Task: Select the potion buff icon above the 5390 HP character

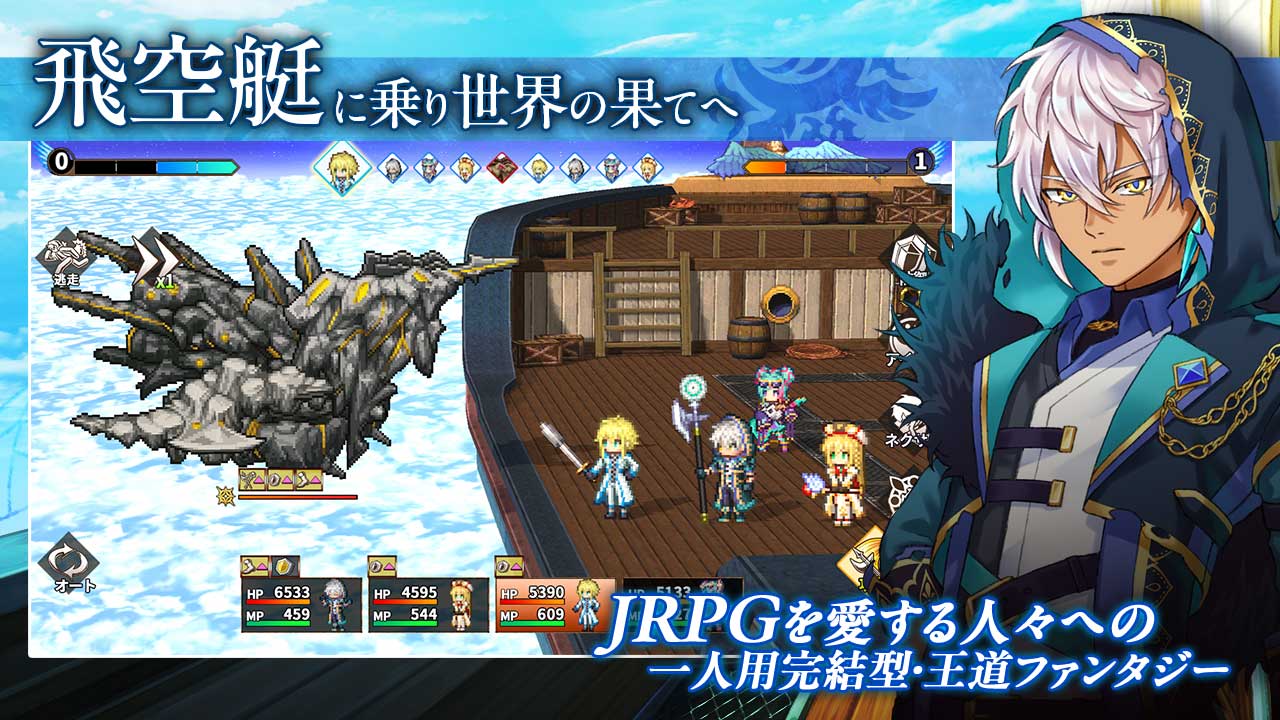Action: pos(501,566)
